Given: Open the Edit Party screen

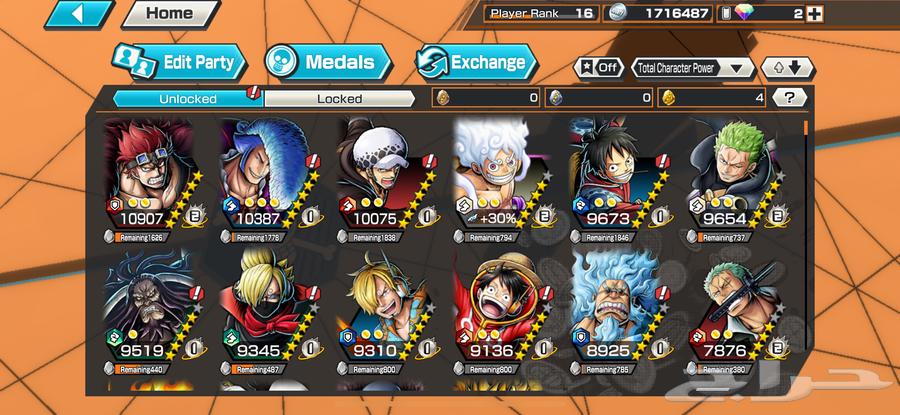Looking at the screenshot, I should [178, 62].
